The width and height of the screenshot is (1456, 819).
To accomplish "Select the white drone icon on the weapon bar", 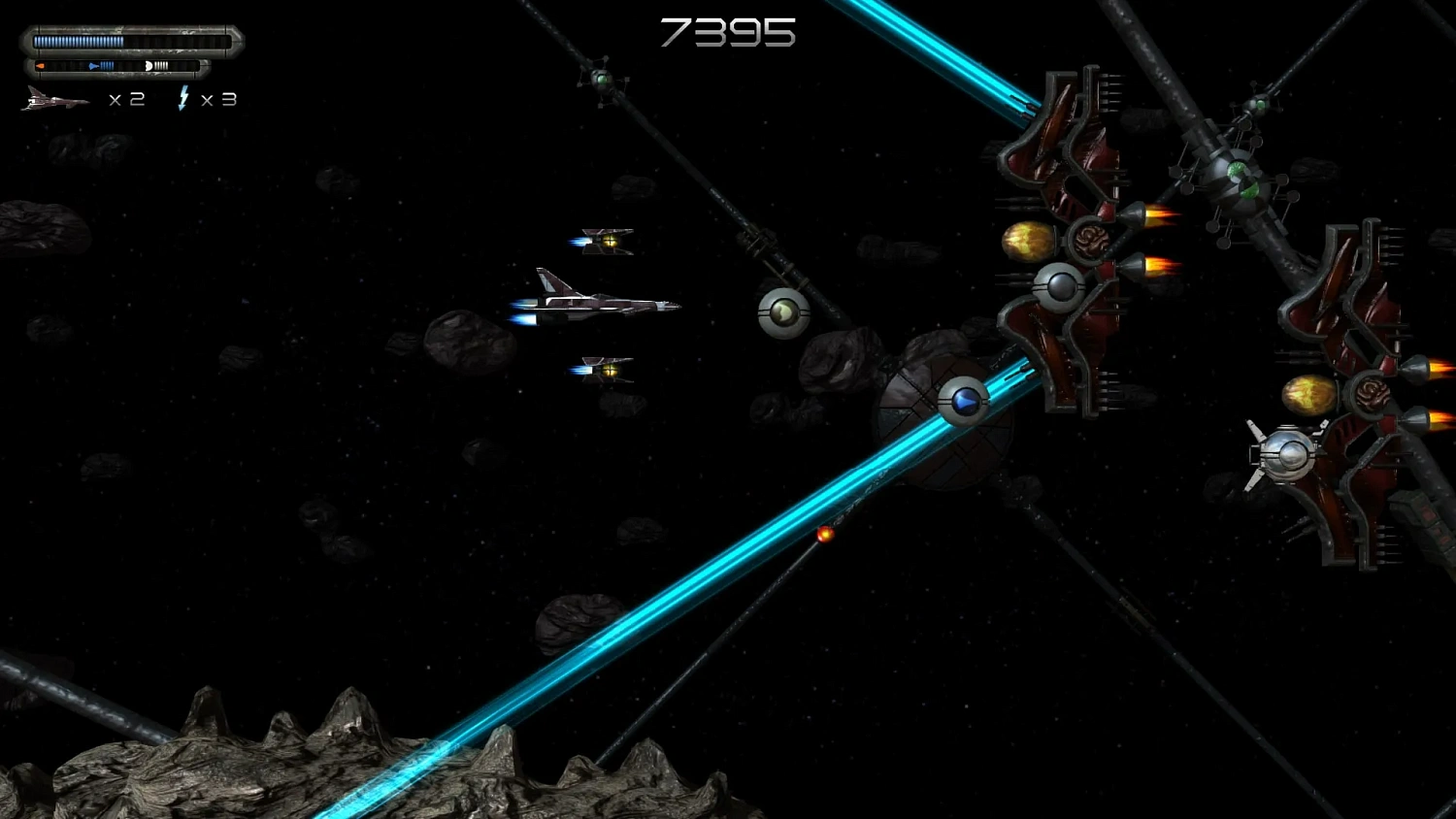I will tap(149, 66).
